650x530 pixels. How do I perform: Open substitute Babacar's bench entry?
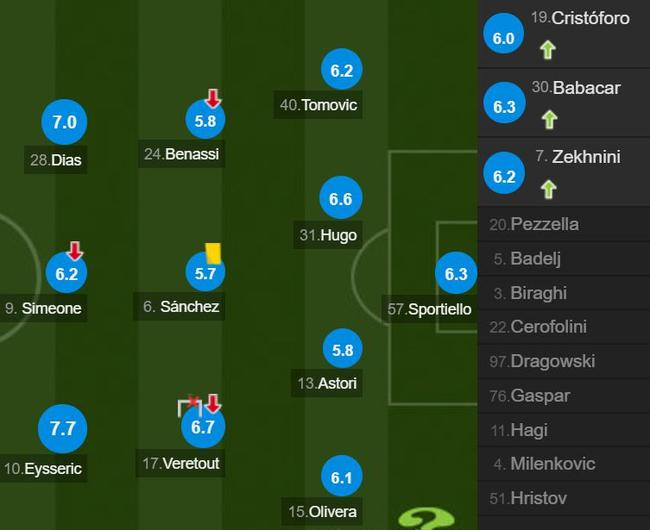tap(563, 102)
